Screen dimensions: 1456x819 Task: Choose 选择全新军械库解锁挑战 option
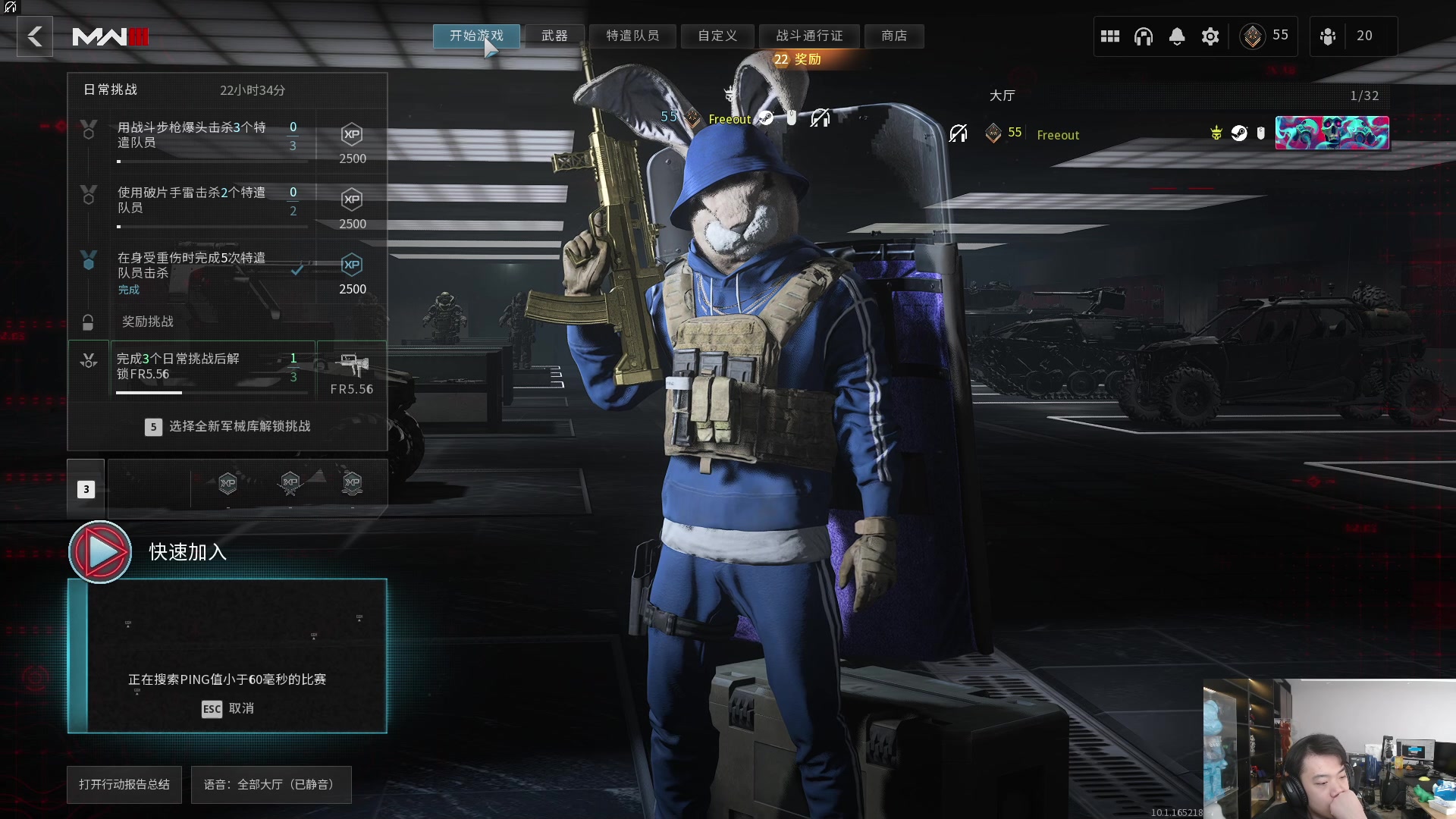[x=227, y=427]
